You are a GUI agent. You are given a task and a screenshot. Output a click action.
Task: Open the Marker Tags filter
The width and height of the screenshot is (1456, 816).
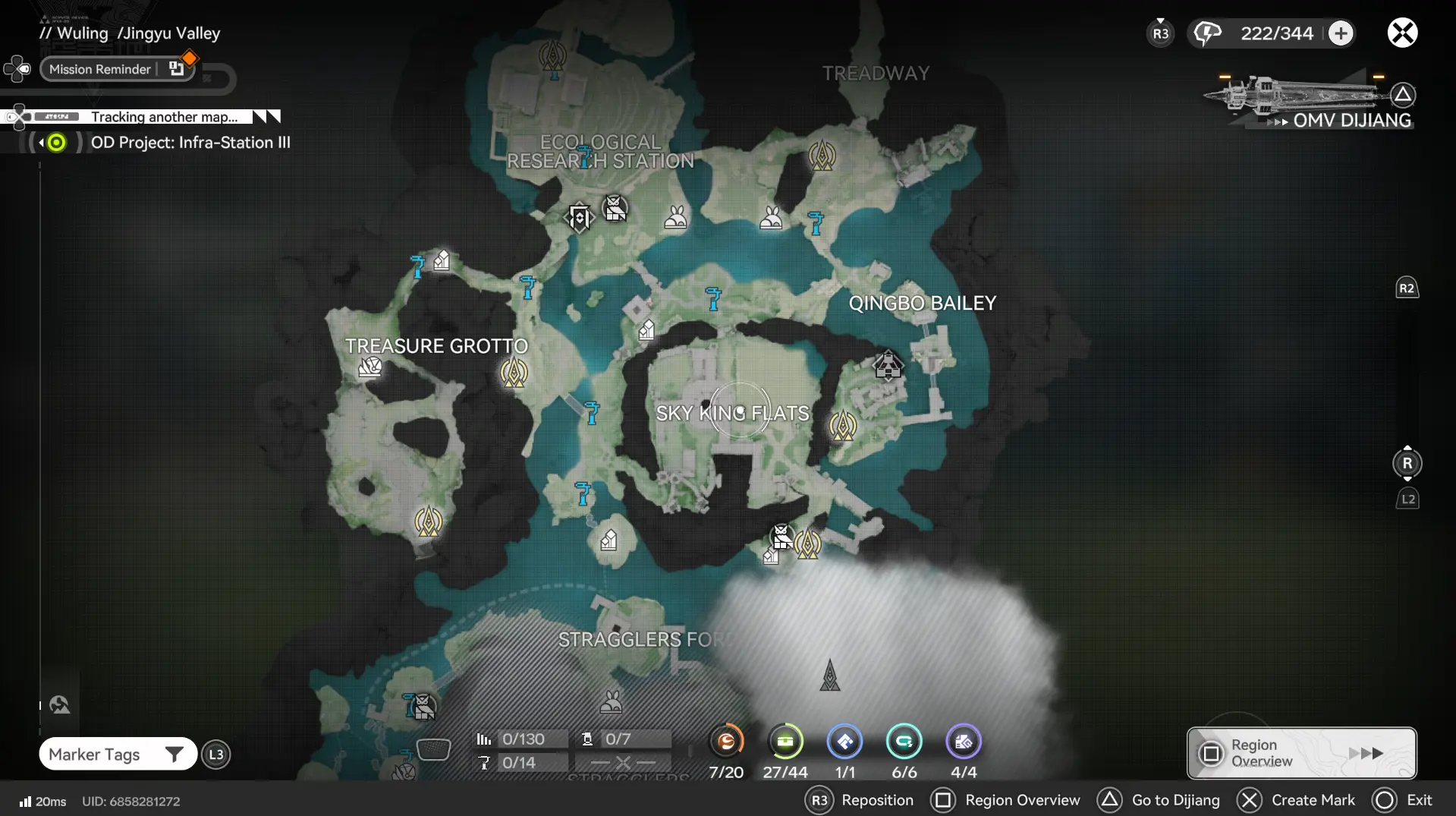pos(117,754)
